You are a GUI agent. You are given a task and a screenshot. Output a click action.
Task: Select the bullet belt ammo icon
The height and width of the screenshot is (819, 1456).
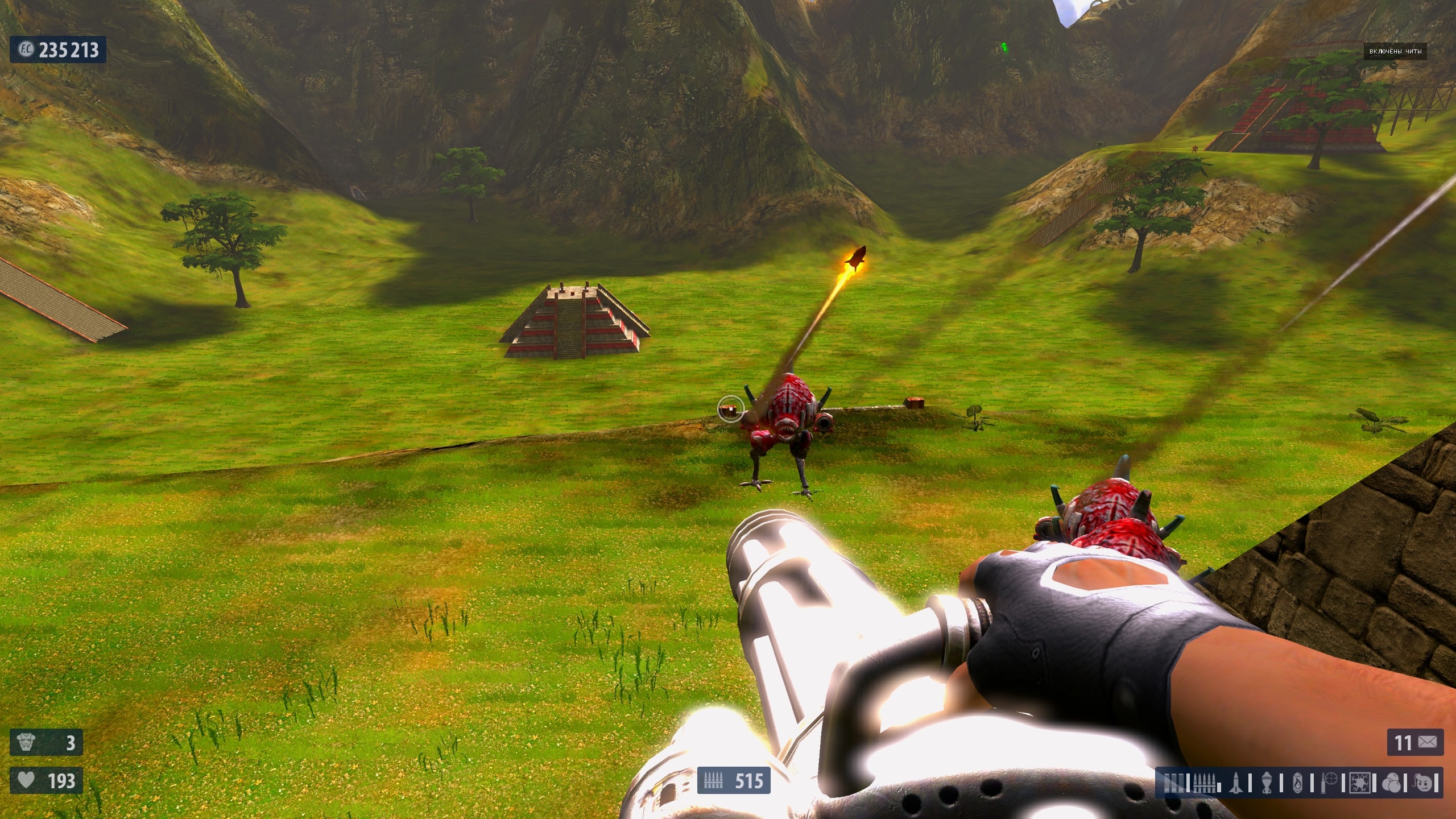pos(1204,783)
